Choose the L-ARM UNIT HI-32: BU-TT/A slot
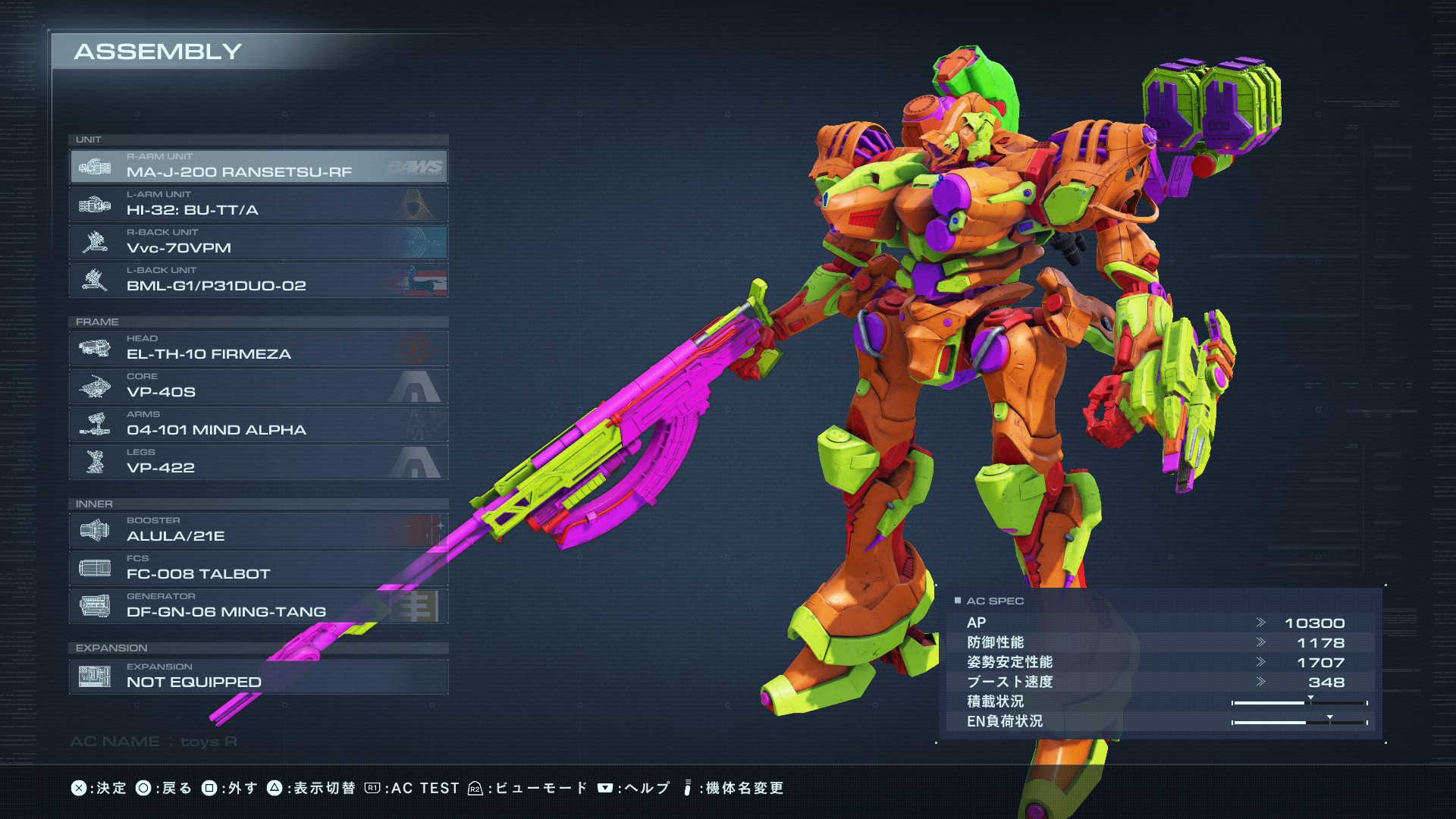The image size is (1456, 819). coord(258,204)
